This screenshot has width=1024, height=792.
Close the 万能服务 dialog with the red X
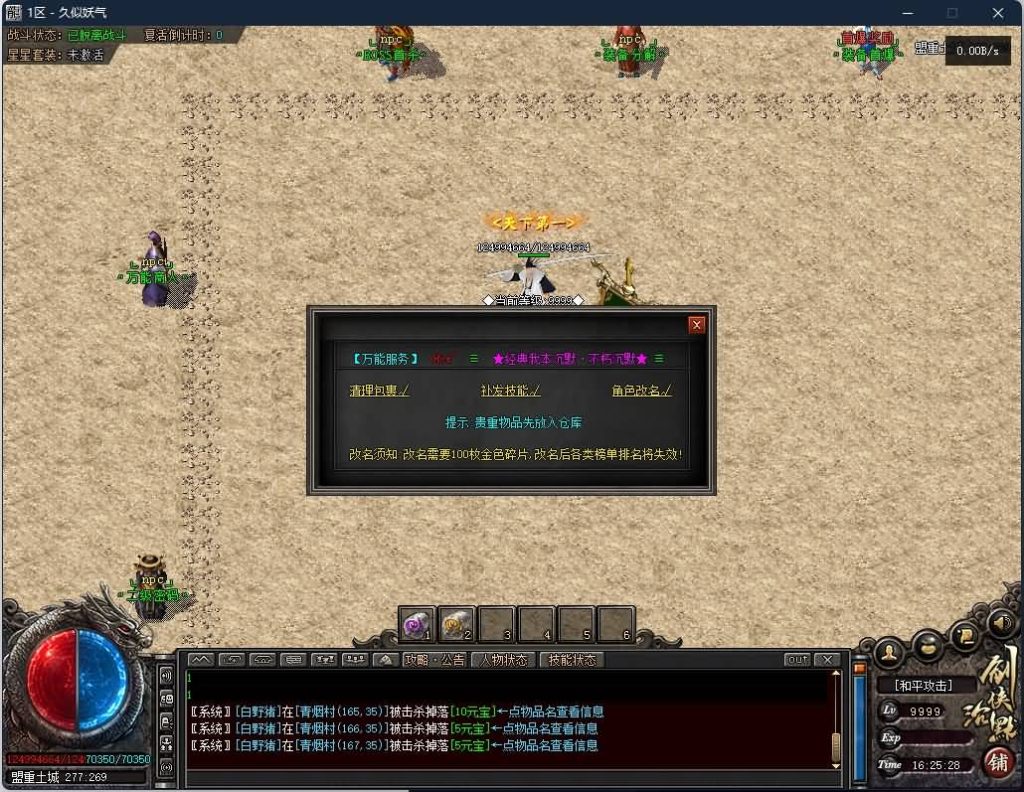(x=697, y=325)
